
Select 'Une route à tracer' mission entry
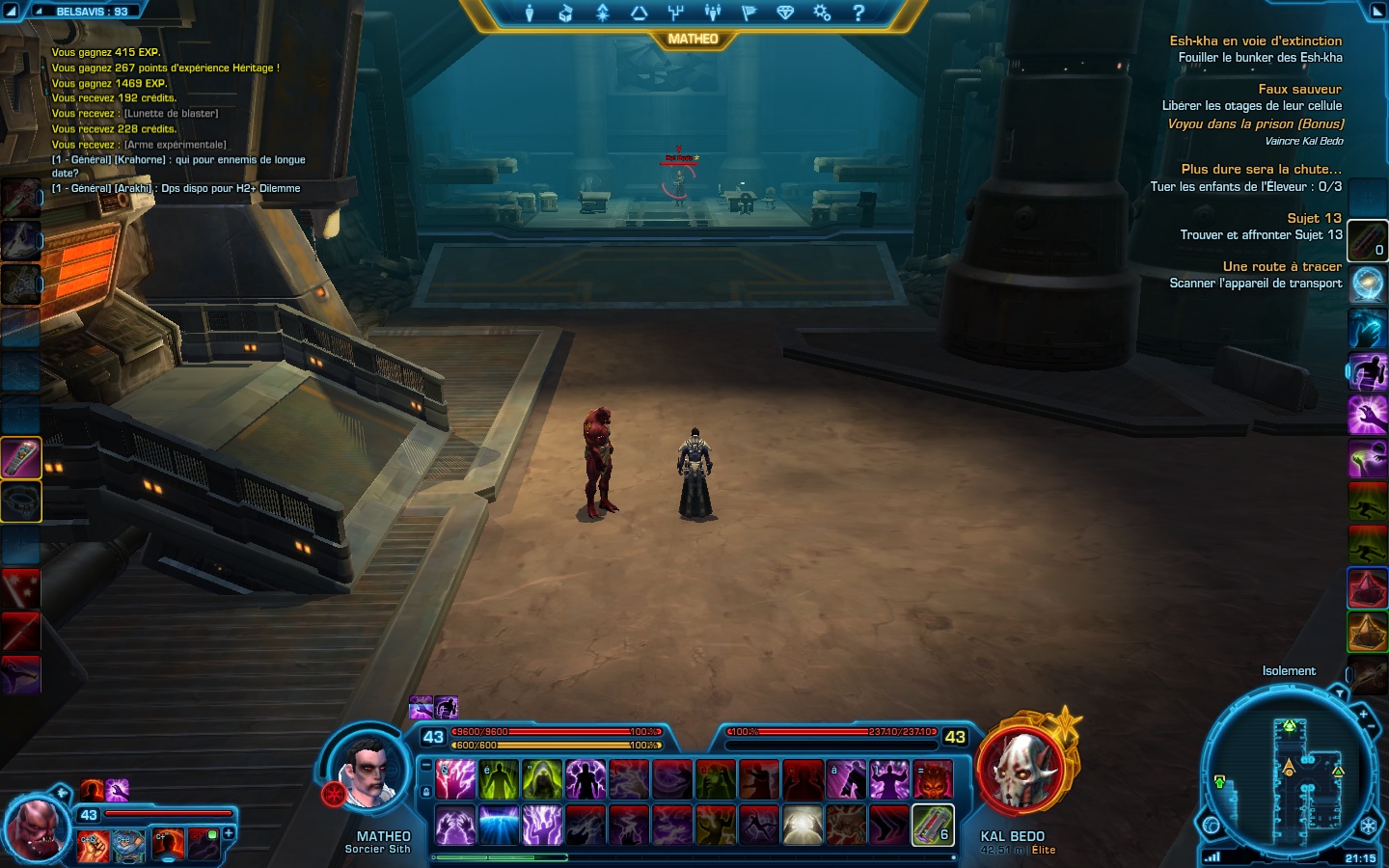click(1282, 266)
